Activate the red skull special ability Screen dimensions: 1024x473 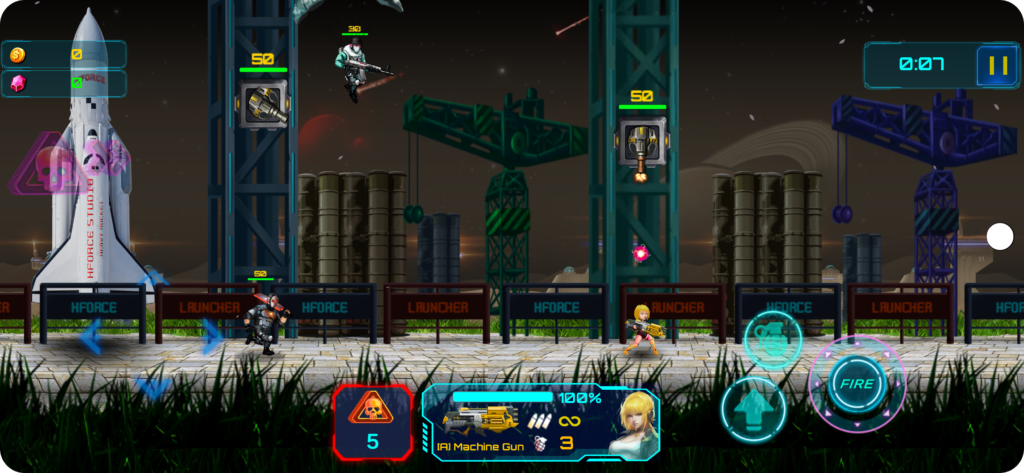click(372, 421)
